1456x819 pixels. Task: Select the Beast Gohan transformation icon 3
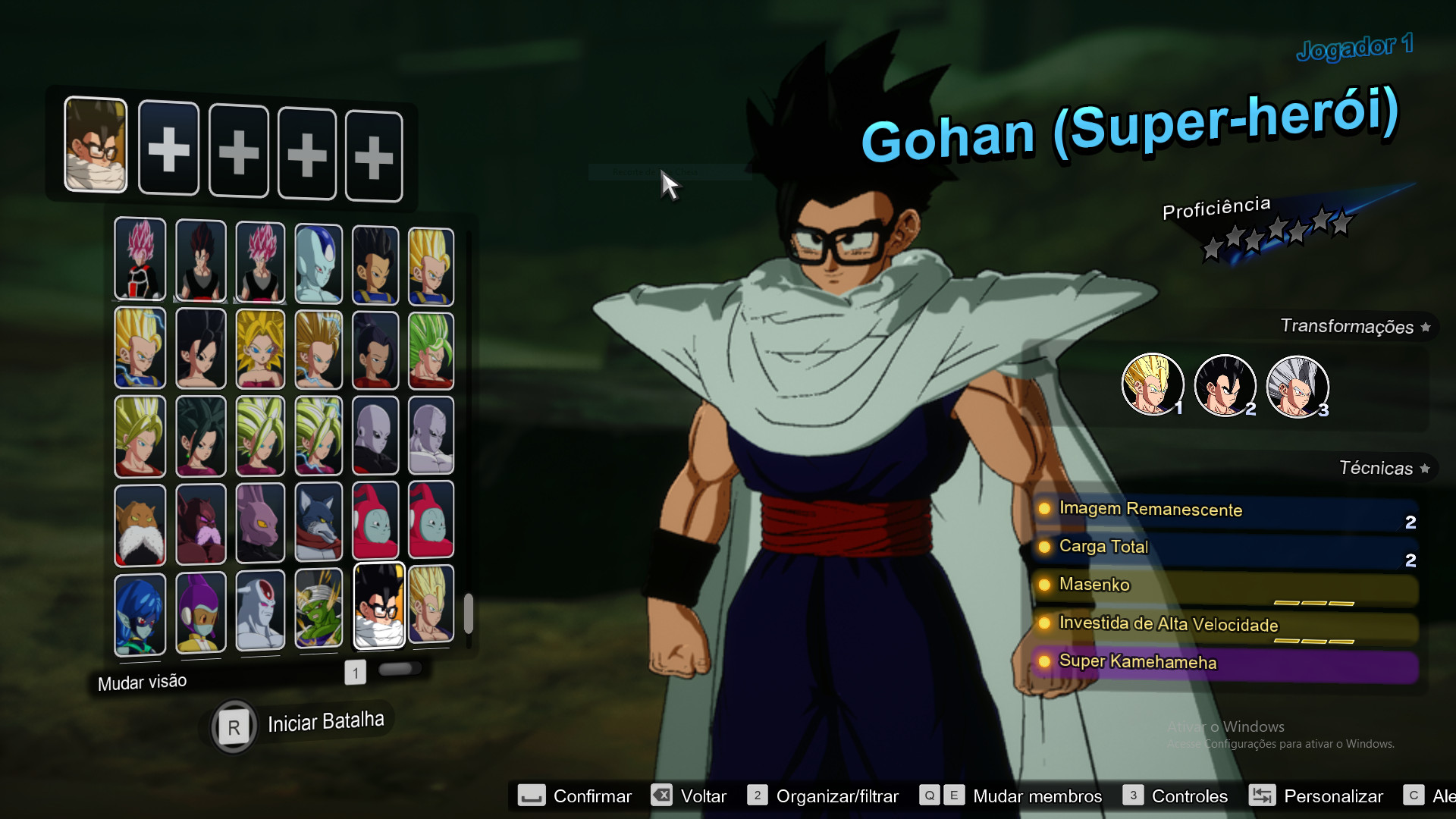(x=1297, y=385)
